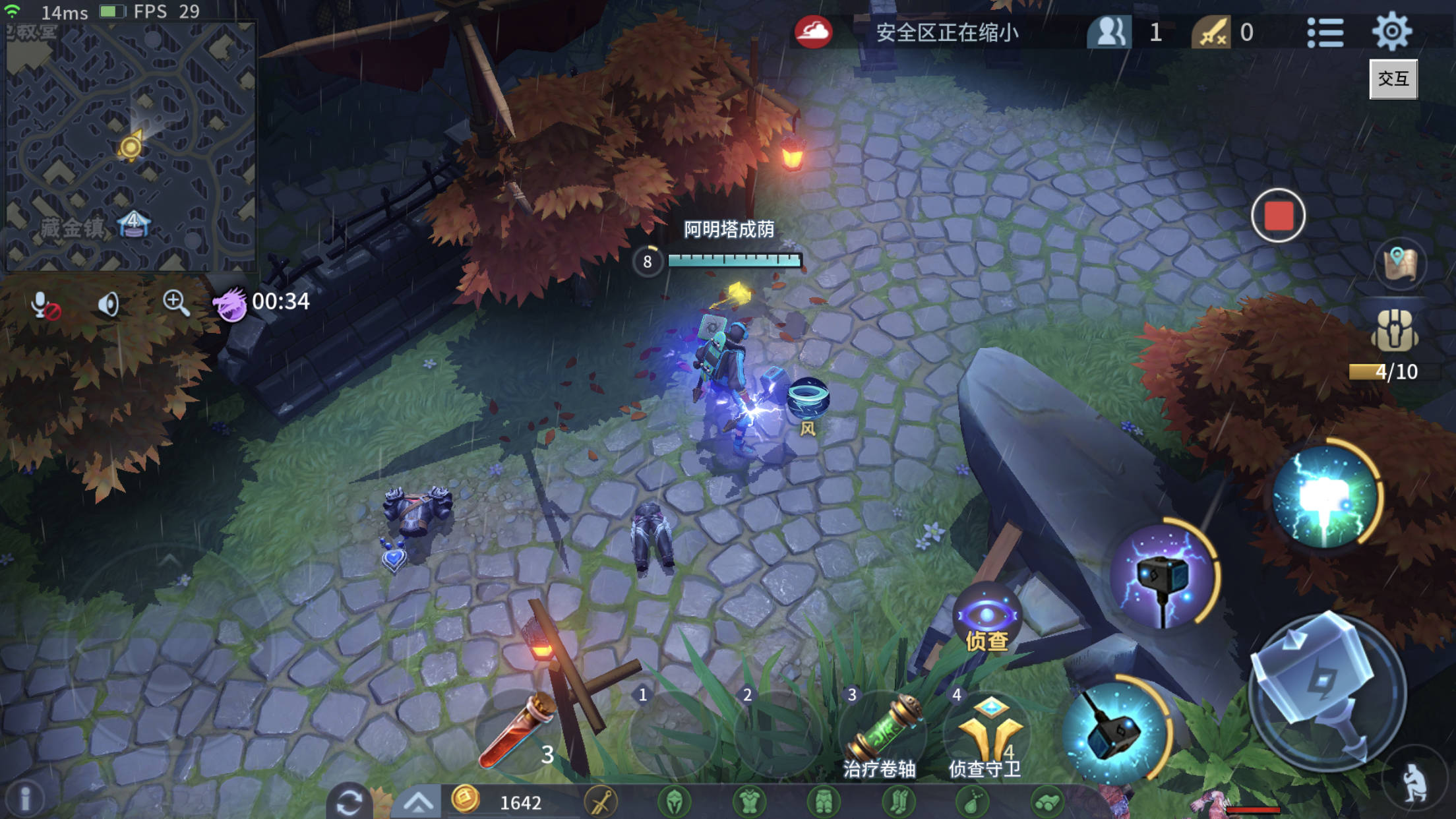Image resolution: width=1456 pixels, height=819 pixels.
Task: Tap the 交互 interact button
Action: (1393, 79)
